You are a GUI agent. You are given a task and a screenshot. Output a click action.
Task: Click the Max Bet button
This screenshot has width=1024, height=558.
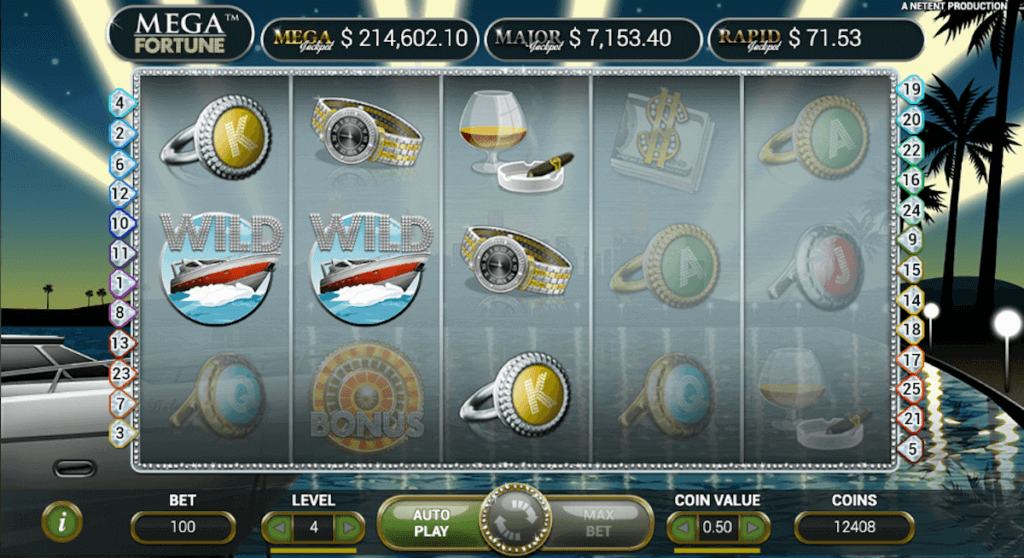[599, 522]
